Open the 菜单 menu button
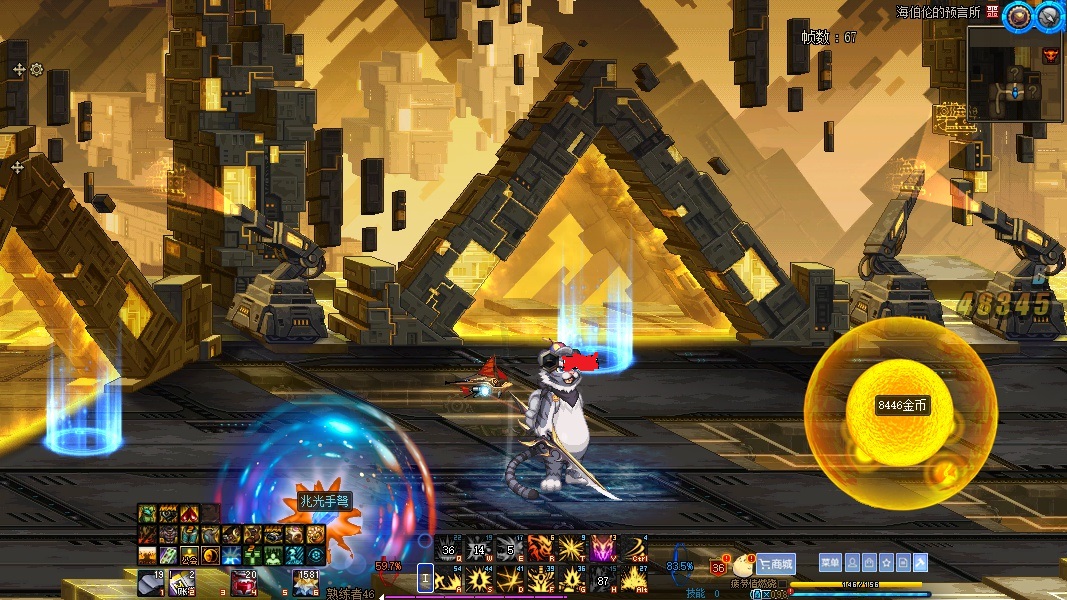 [829, 563]
